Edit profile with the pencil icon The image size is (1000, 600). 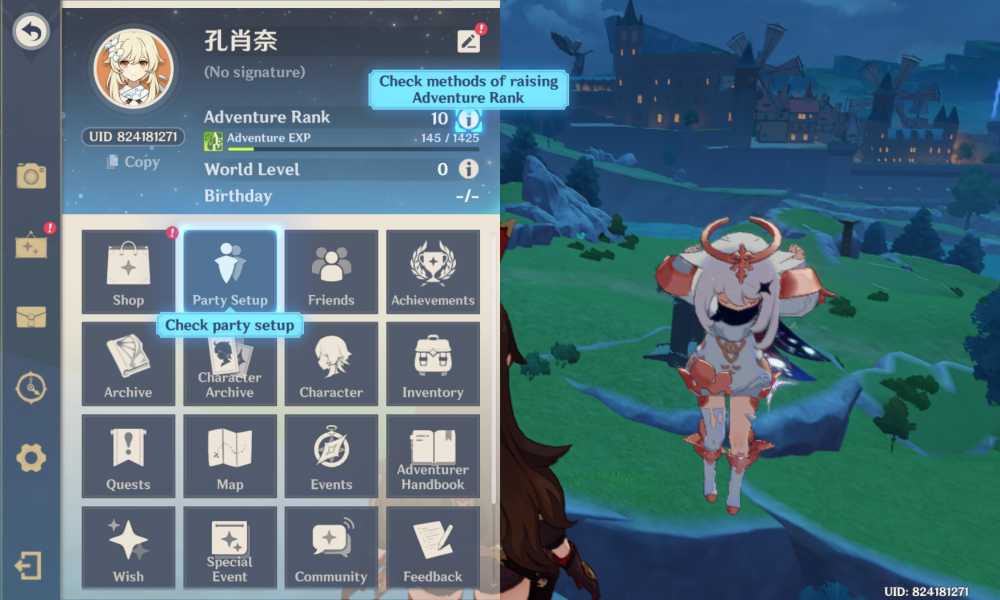(468, 41)
